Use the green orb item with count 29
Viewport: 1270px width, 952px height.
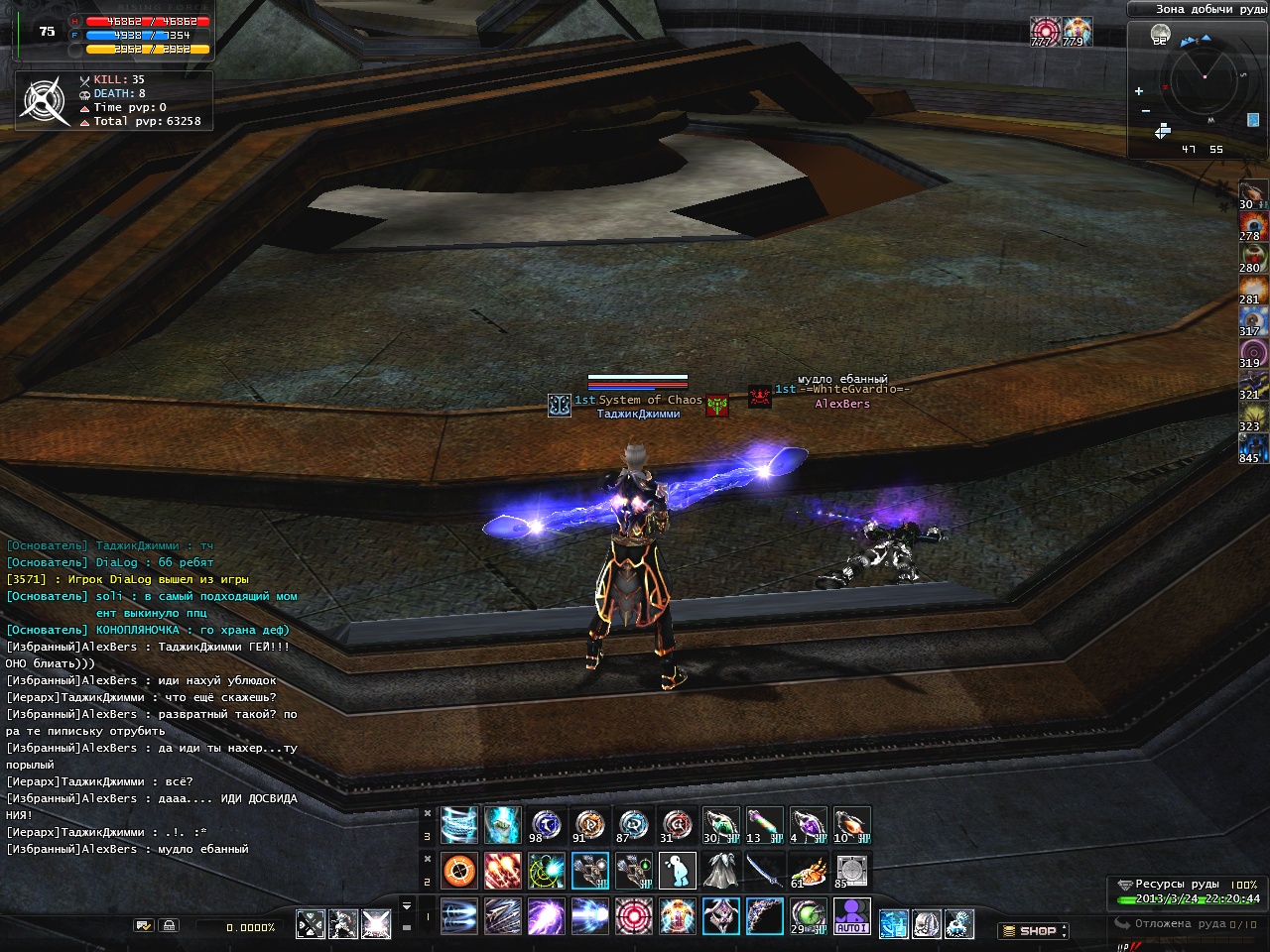808,916
